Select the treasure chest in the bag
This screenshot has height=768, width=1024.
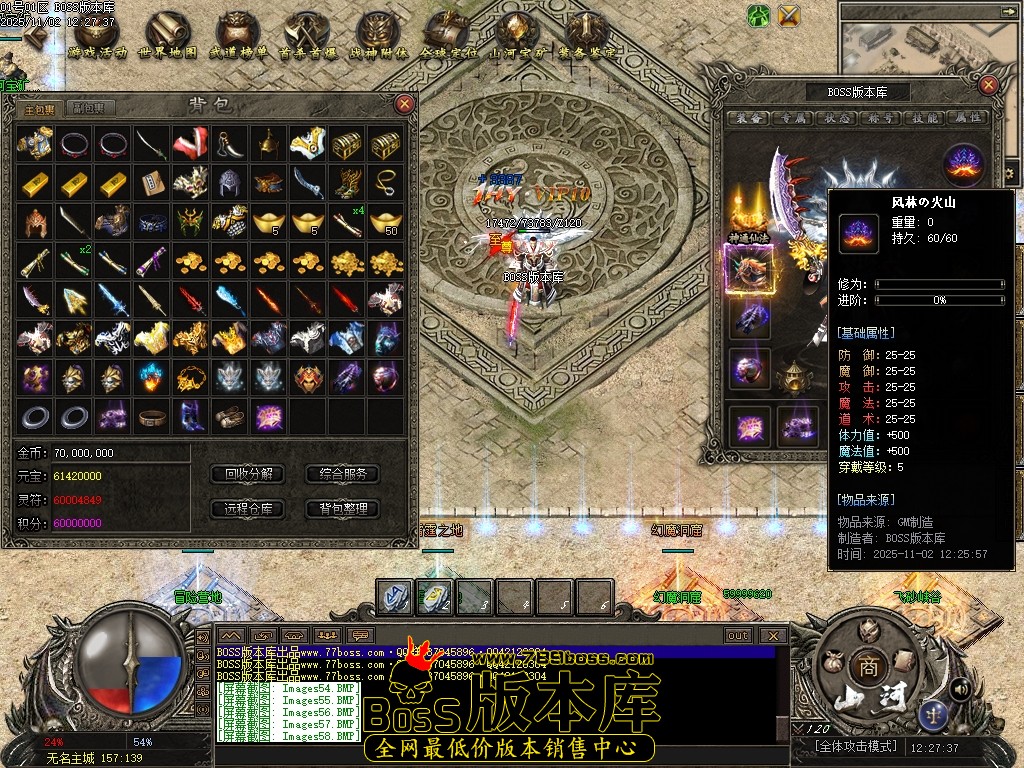coord(347,144)
